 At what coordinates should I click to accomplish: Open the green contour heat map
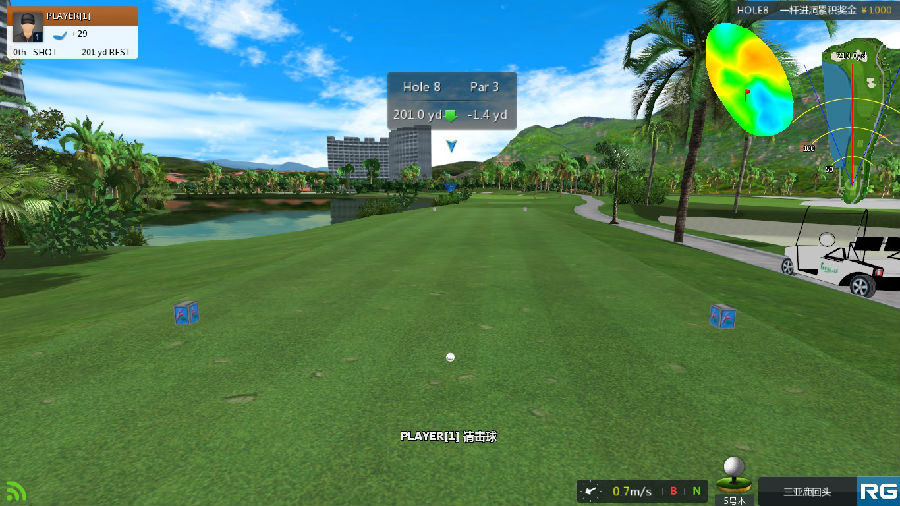coord(749,79)
